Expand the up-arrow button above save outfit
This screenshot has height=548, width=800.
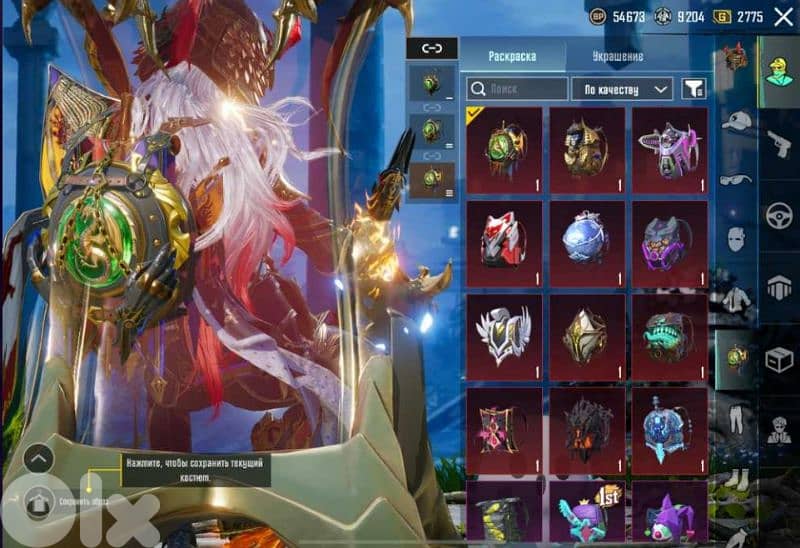(x=37, y=459)
